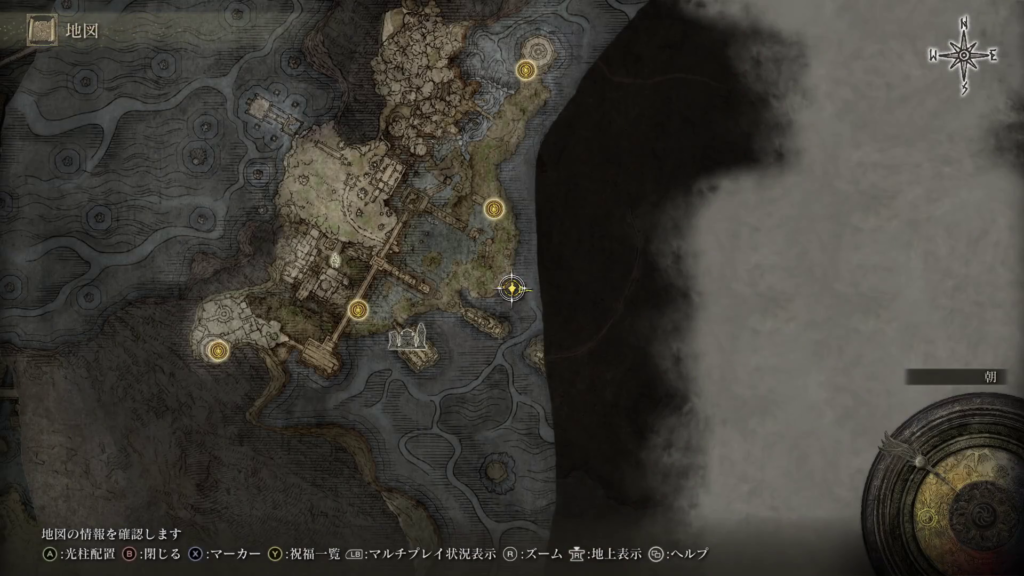The image size is (1024, 576).
Task: Select the small white figure marker in the ruins
Action: (x=335, y=259)
